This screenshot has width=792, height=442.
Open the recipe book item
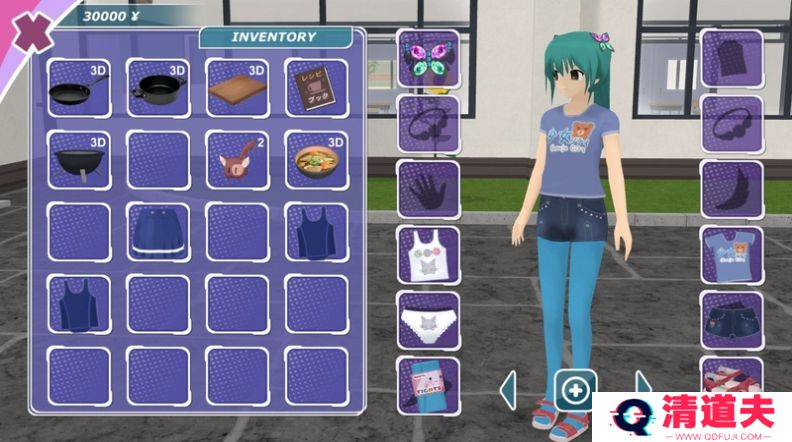317,89
